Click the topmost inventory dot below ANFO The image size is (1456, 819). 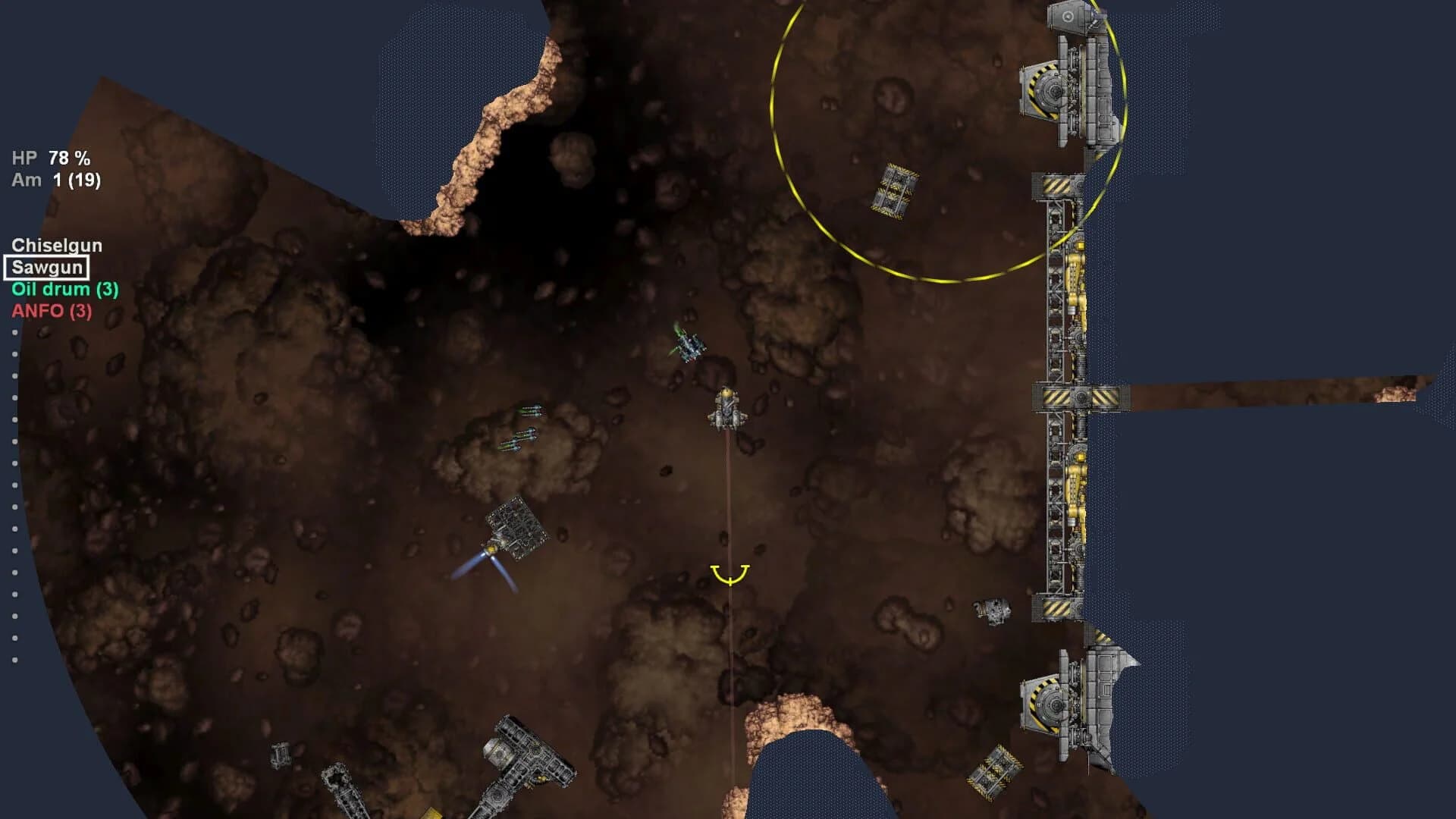[14, 331]
